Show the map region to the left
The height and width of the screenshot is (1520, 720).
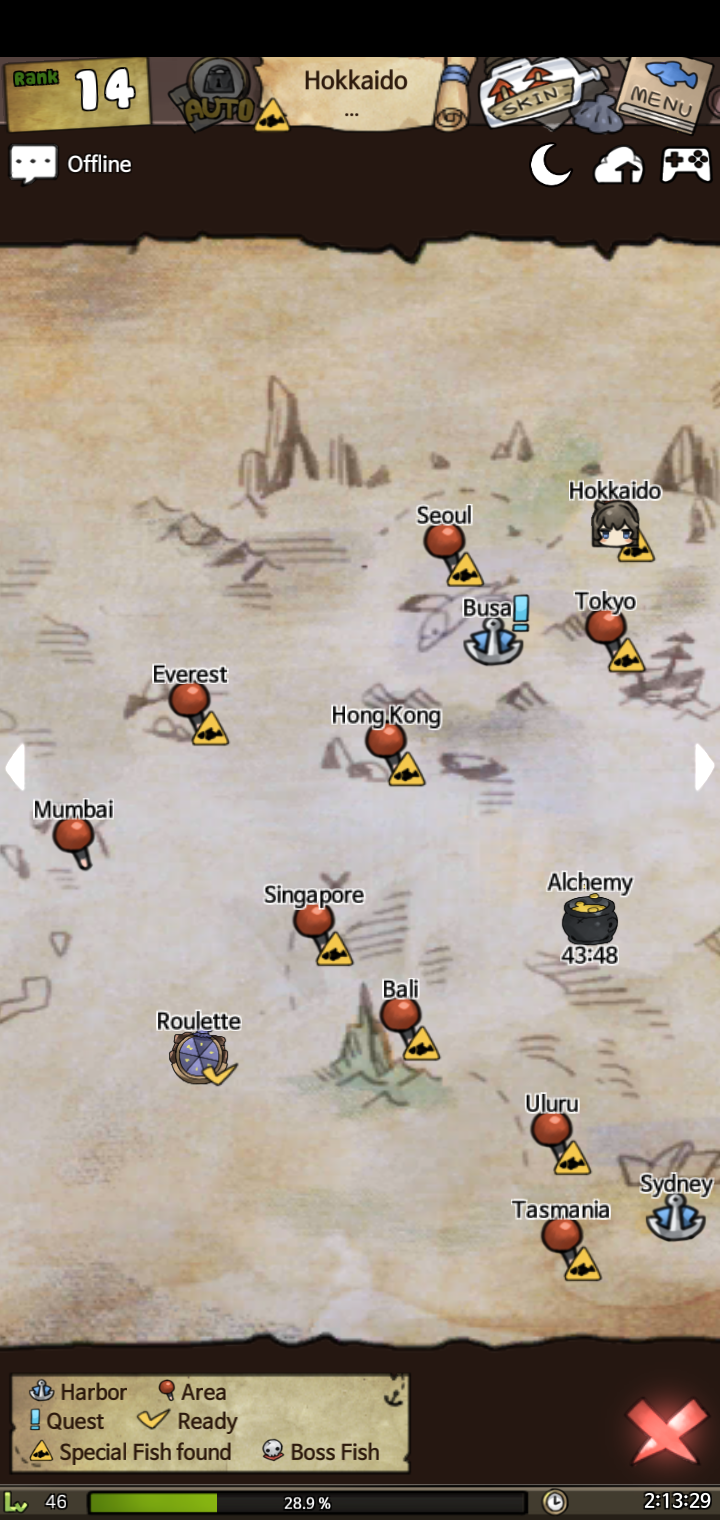pos(14,767)
